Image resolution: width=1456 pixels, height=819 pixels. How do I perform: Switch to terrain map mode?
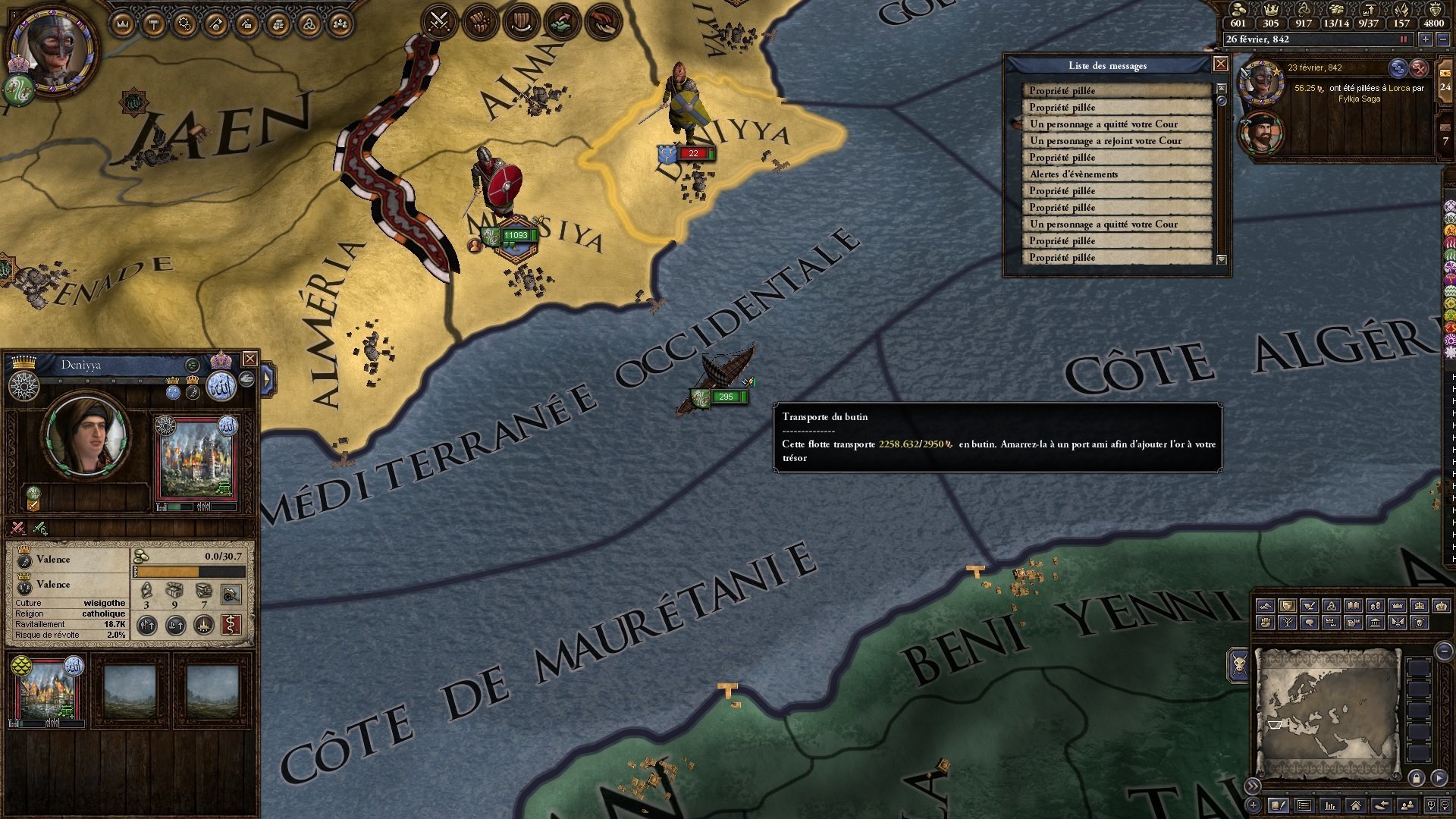(1265, 606)
